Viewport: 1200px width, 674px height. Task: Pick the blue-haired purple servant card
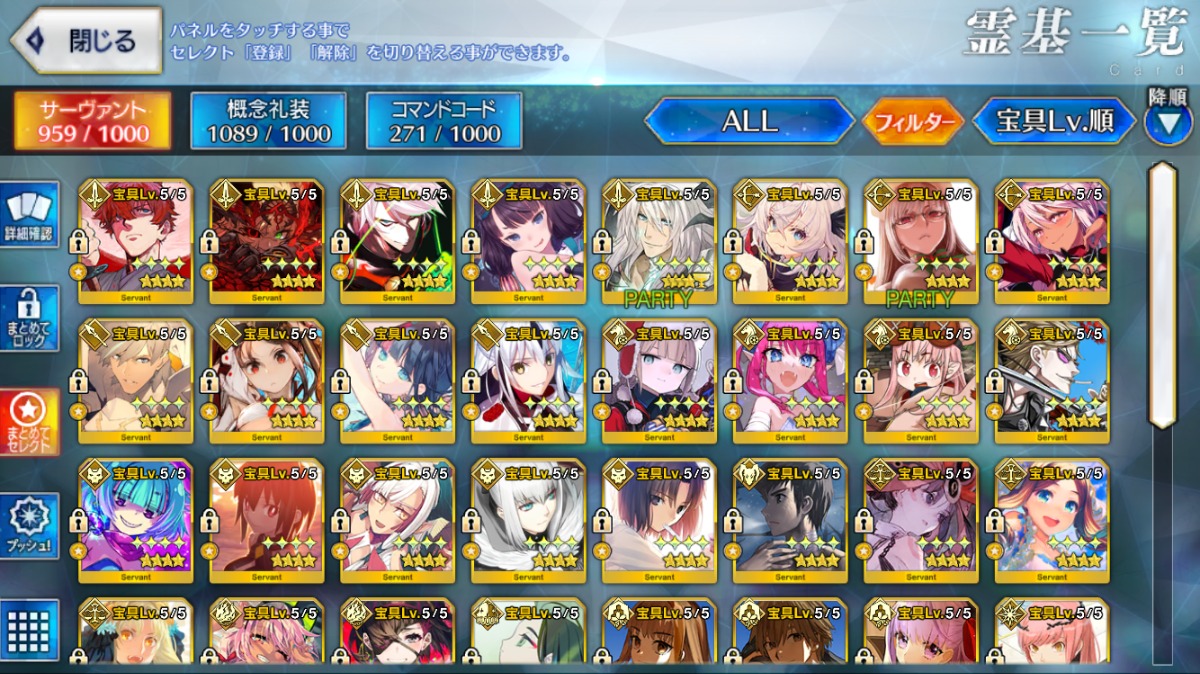(136, 517)
